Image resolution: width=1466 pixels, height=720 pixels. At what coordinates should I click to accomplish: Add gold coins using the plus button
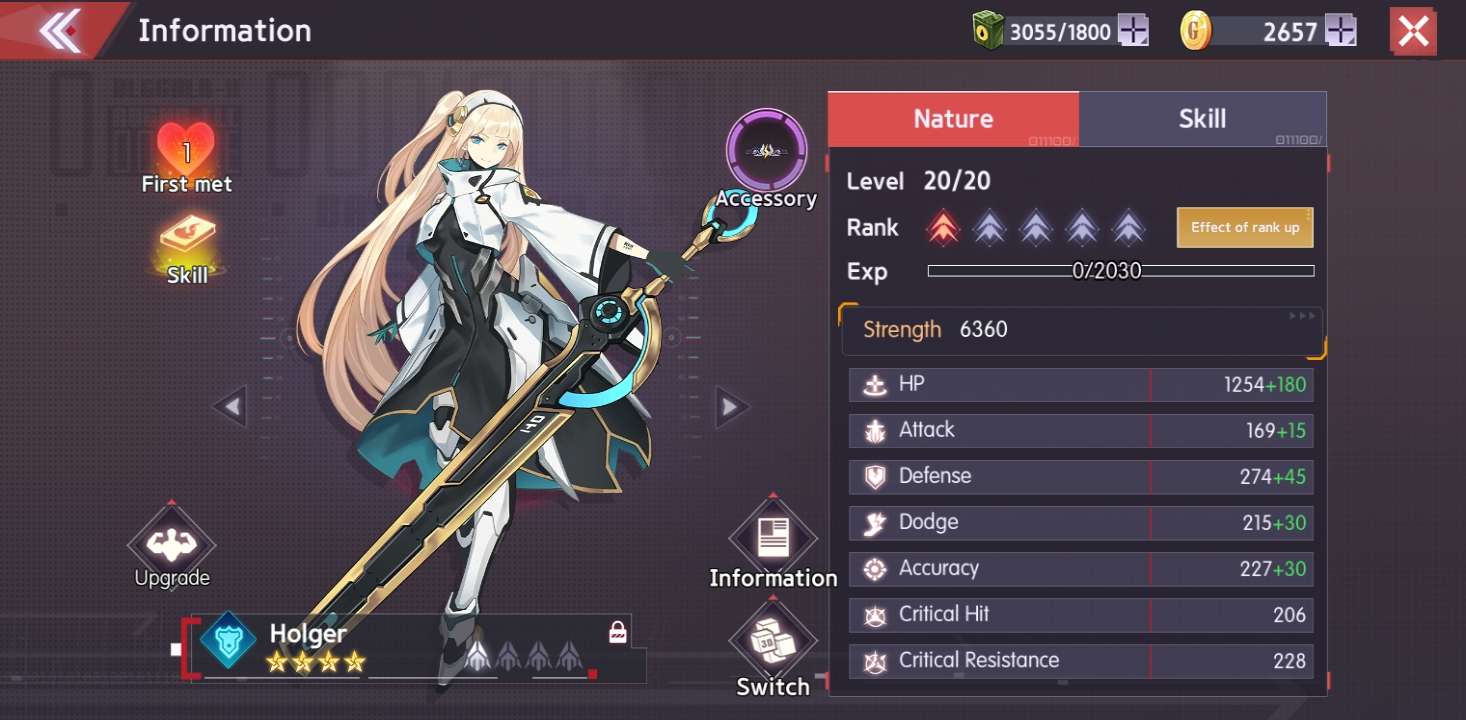point(1340,31)
